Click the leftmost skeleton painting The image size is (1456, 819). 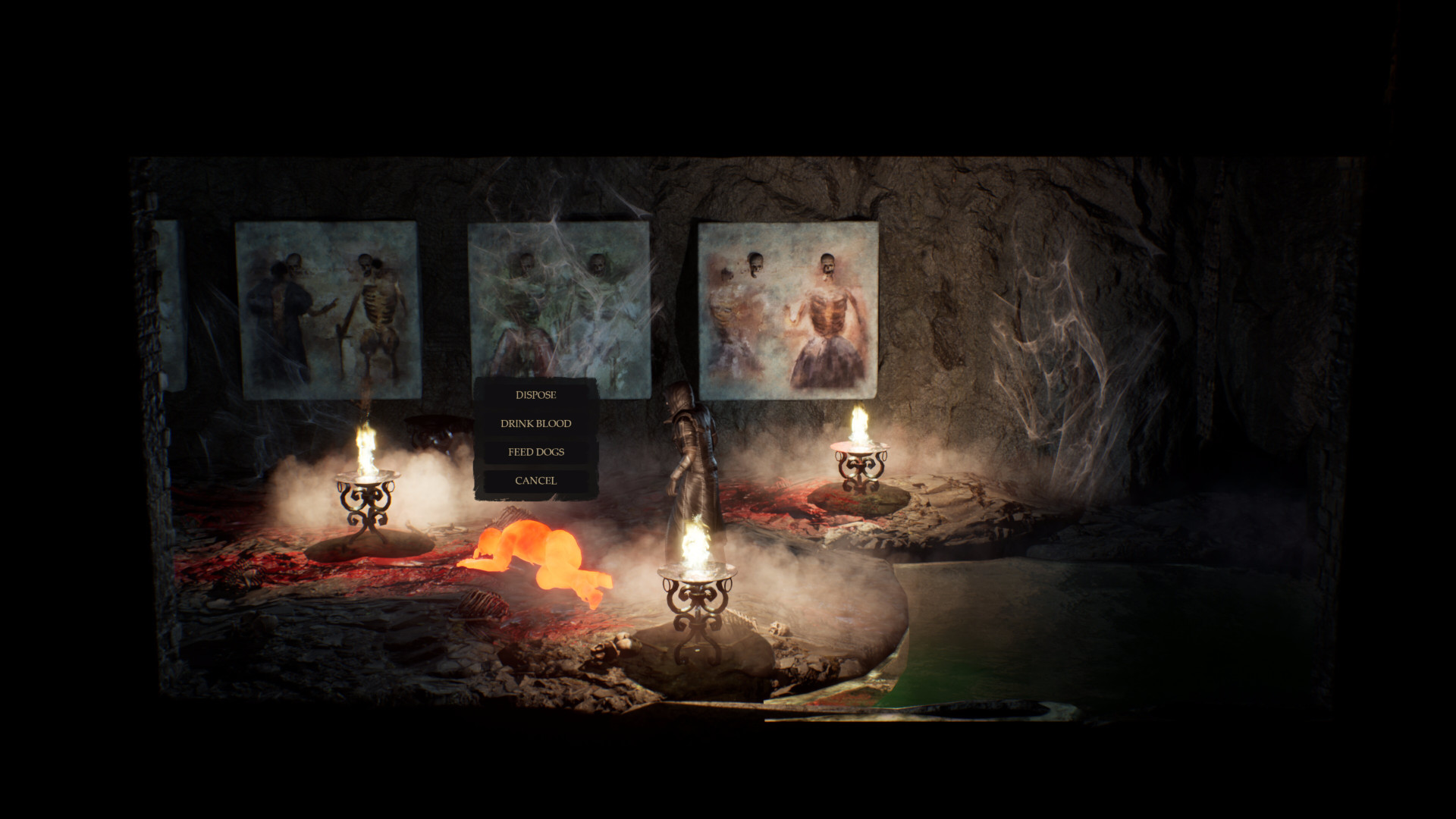coord(326,311)
